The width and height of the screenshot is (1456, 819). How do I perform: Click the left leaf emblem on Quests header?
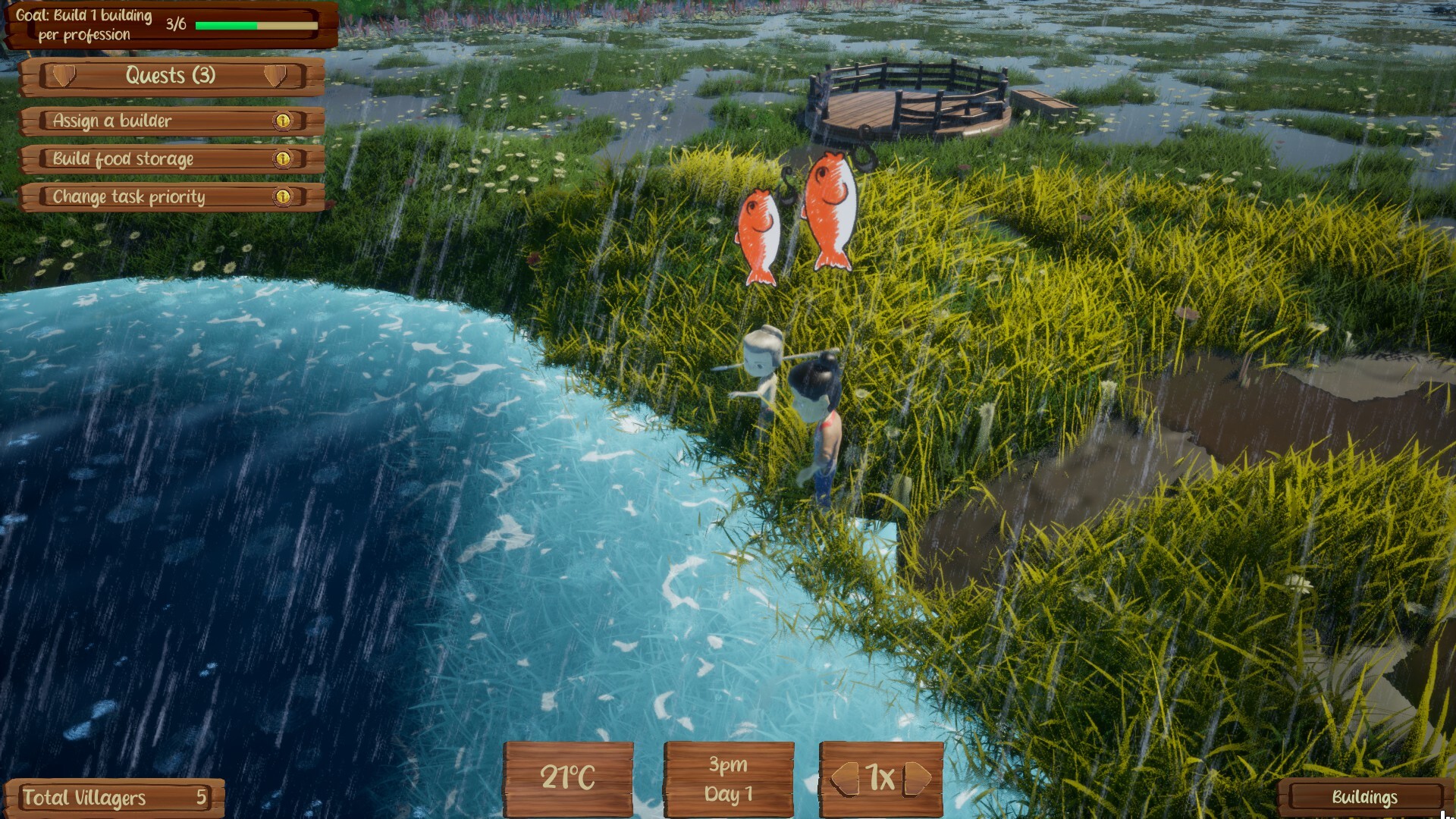point(64,76)
